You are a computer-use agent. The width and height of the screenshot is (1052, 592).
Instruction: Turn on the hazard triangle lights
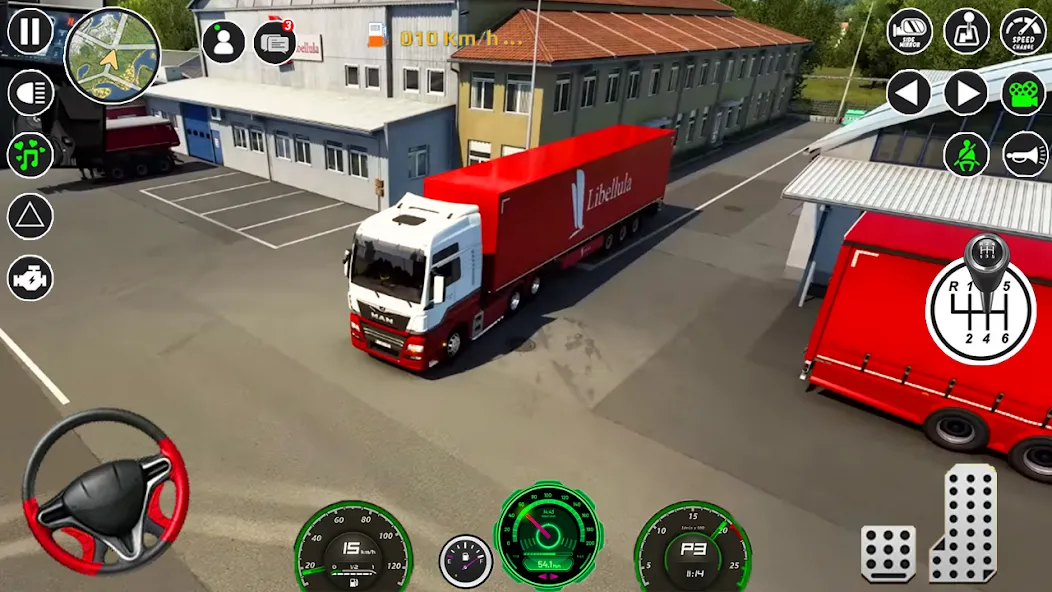[x=30, y=216]
